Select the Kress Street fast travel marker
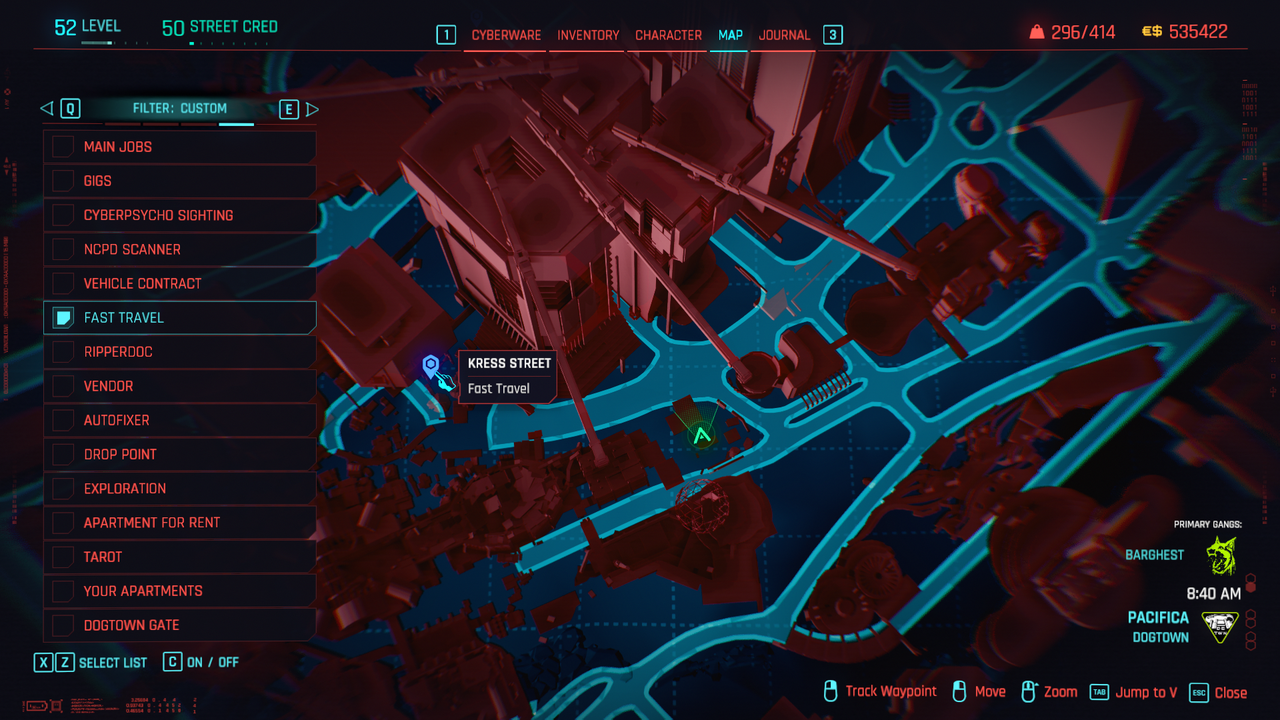1280x720 pixels. click(431, 367)
